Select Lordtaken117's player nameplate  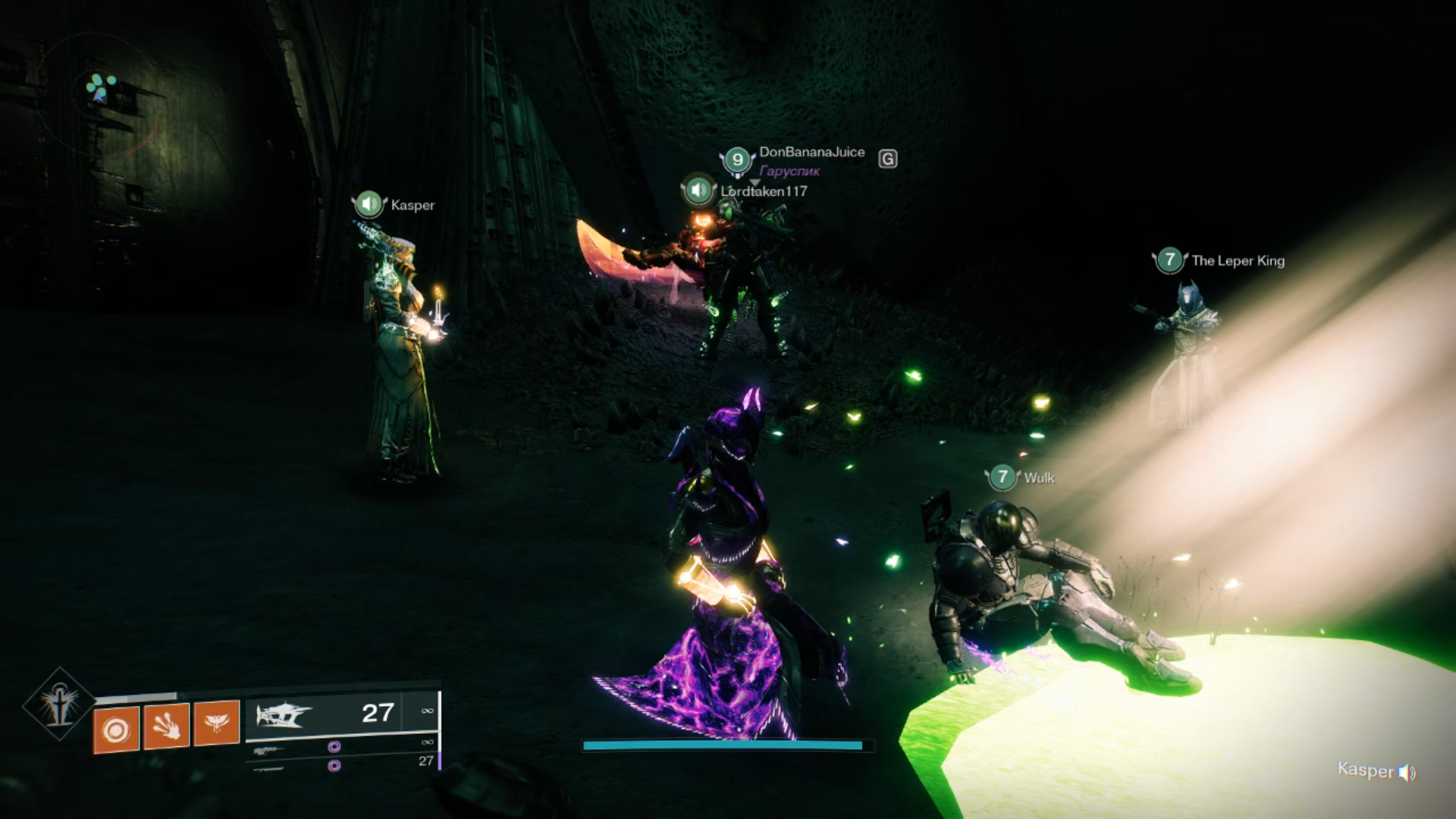(x=763, y=192)
